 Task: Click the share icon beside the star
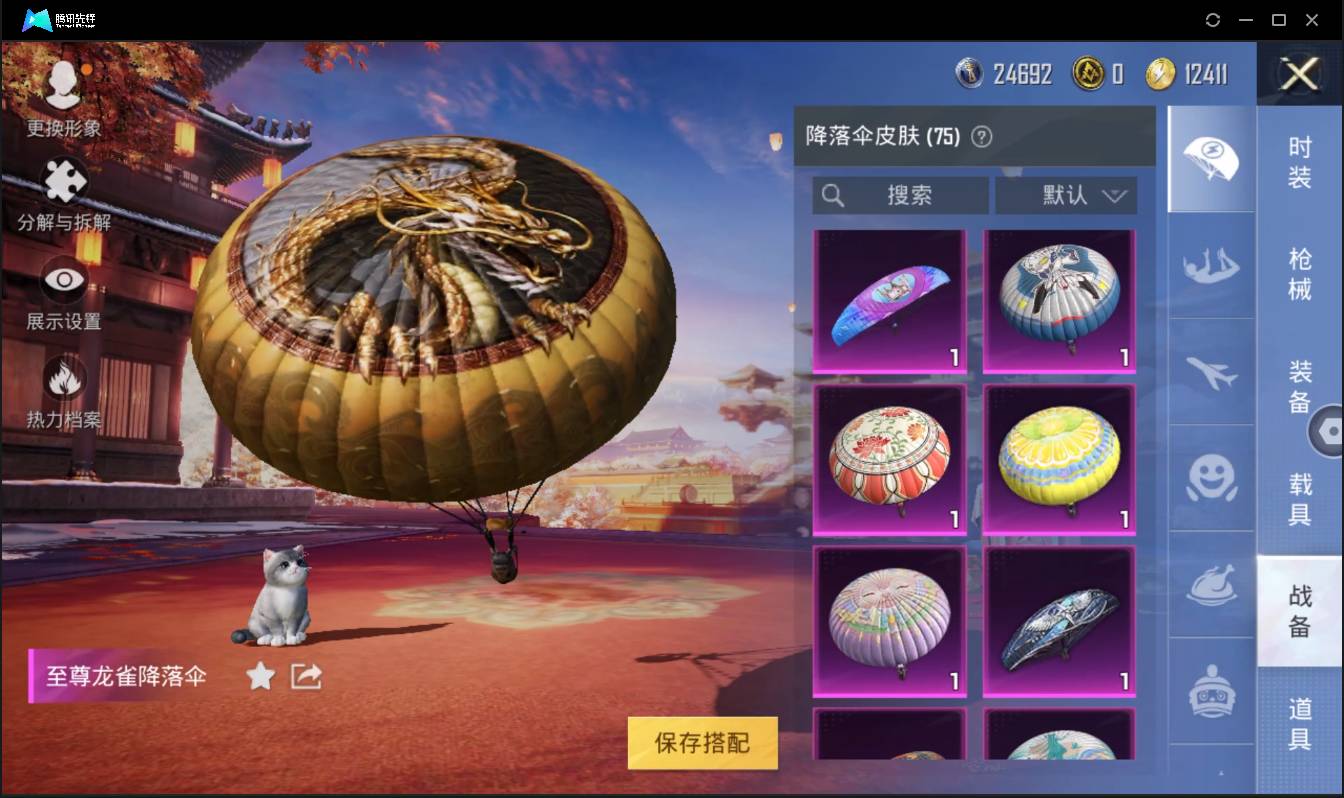305,676
